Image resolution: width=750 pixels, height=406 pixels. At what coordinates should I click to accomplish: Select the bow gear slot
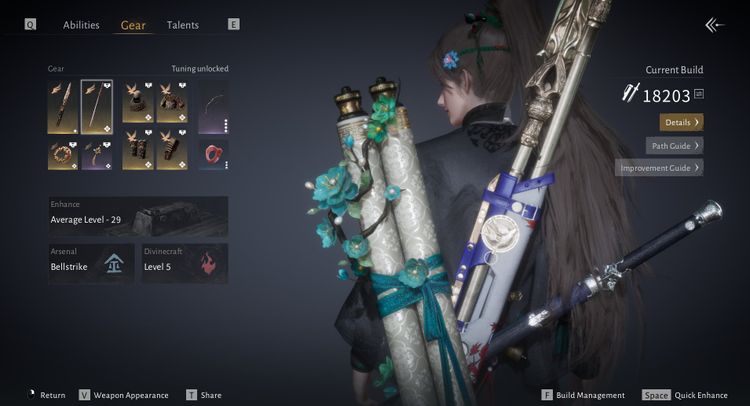[213, 106]
